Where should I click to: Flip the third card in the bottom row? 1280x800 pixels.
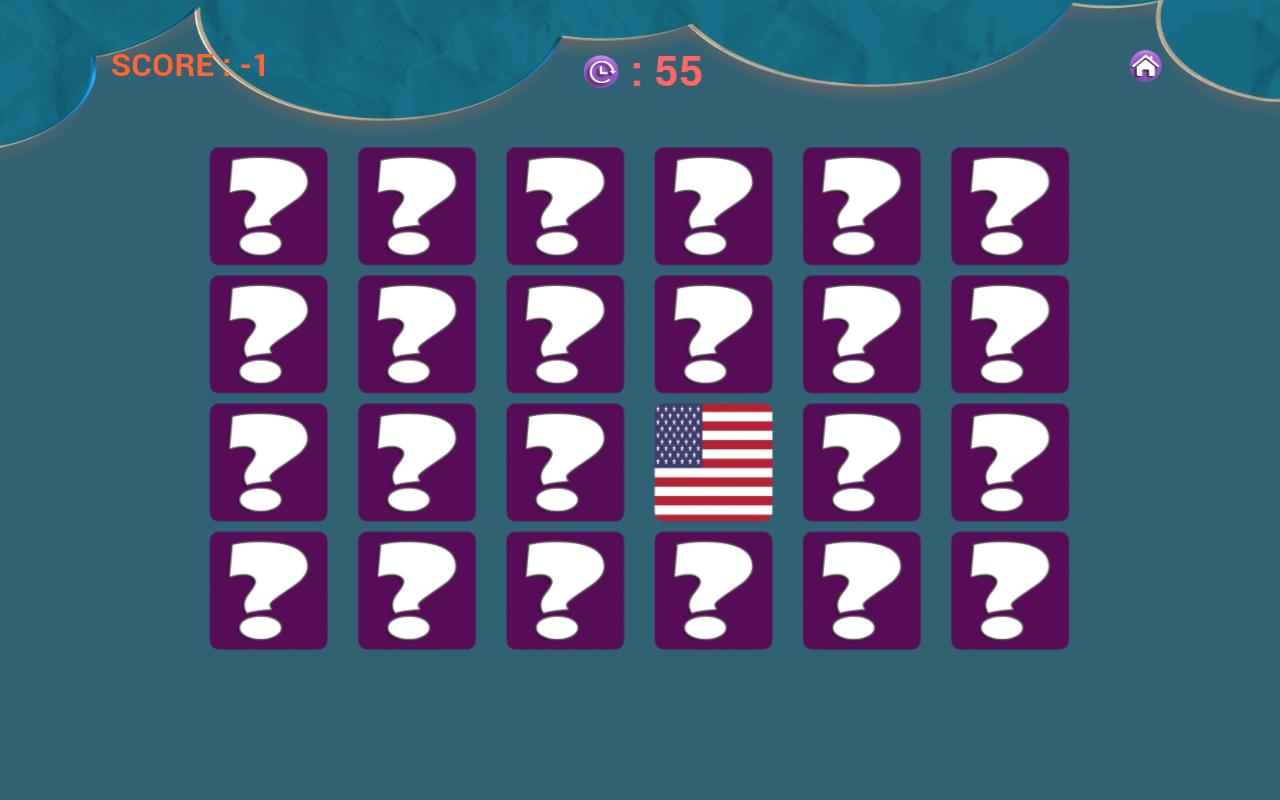coord(565,590)
